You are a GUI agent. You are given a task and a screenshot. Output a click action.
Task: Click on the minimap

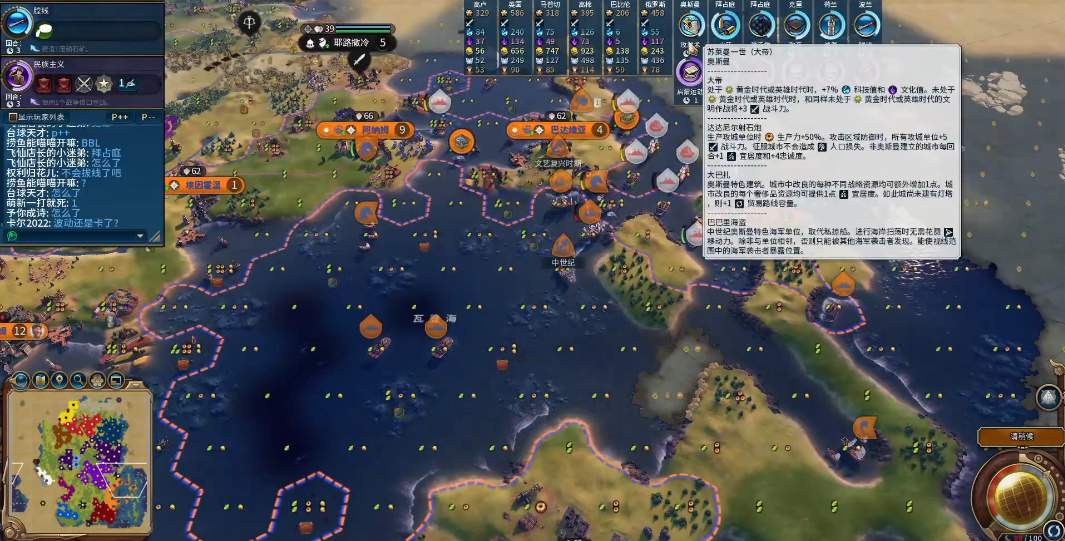pyautogui.click(x=78, y=460)
